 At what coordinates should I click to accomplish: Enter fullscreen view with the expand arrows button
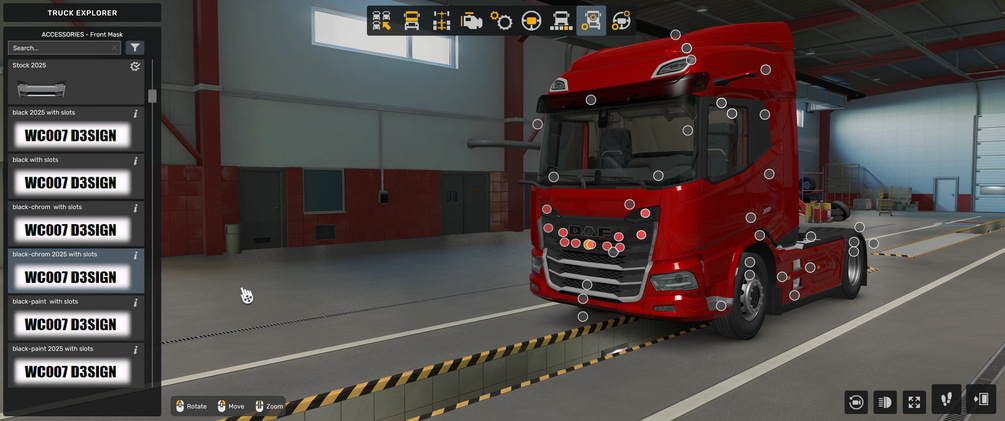(x=914, y=401)
